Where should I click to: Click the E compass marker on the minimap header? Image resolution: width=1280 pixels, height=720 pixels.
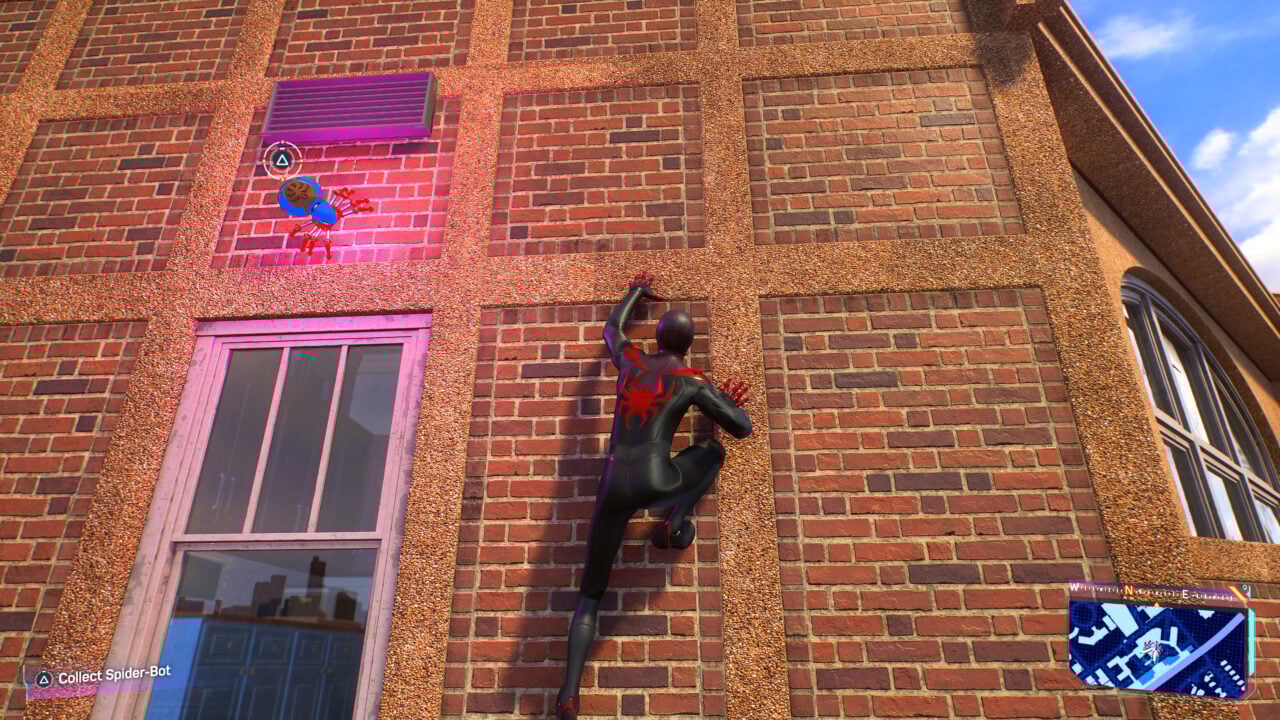(1185, 593)
